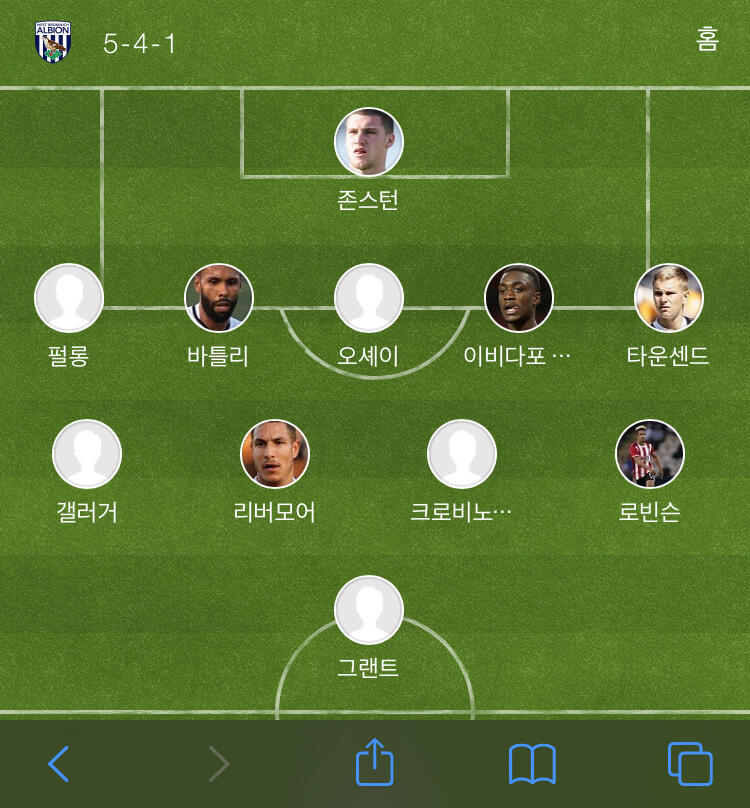Open the browser share sheet
Image resolution: width=750 pixels, height=808 pixels.
click(x=375, y=762)
